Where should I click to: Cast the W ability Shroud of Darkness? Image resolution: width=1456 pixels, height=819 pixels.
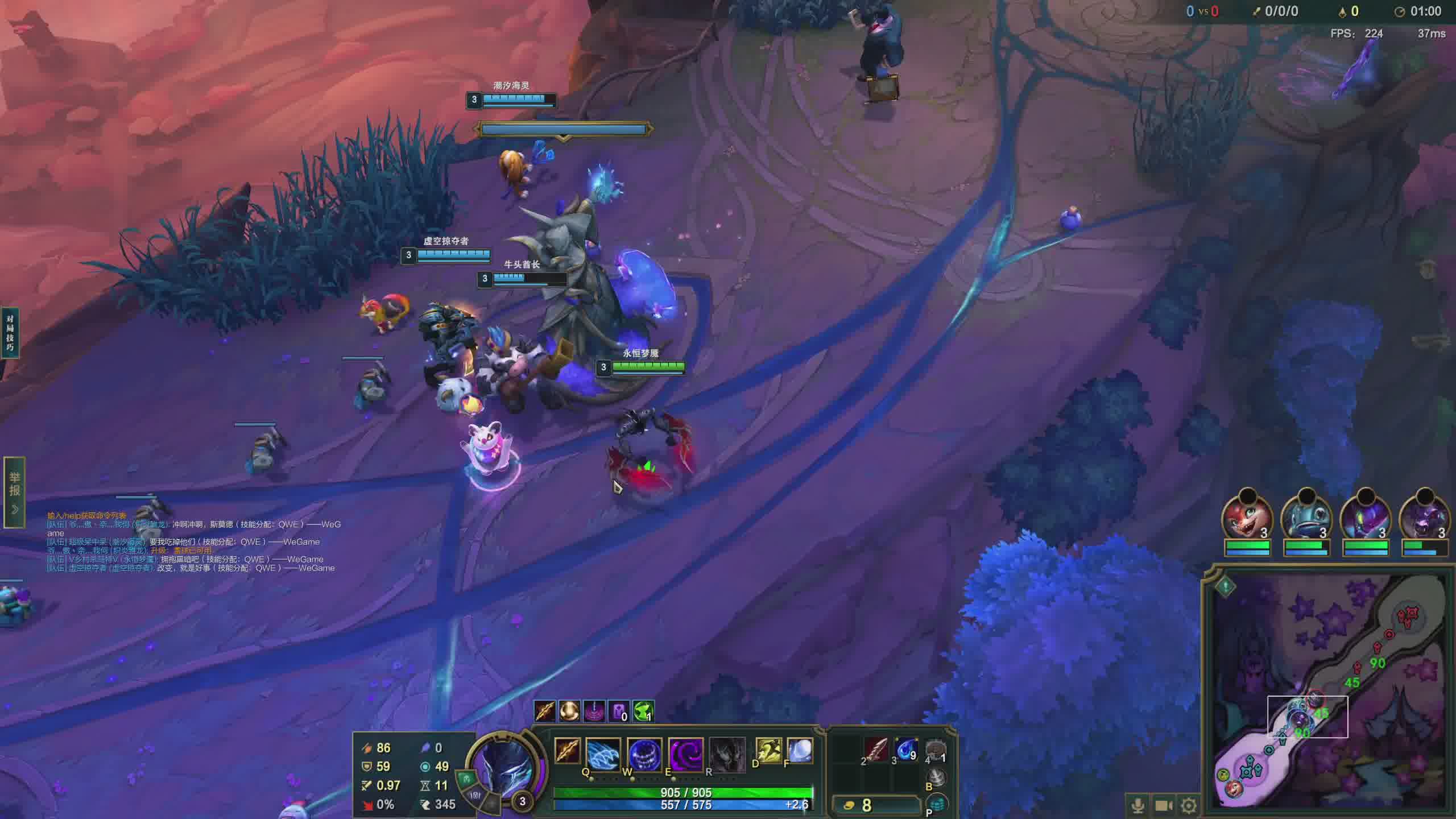point(644,754)
